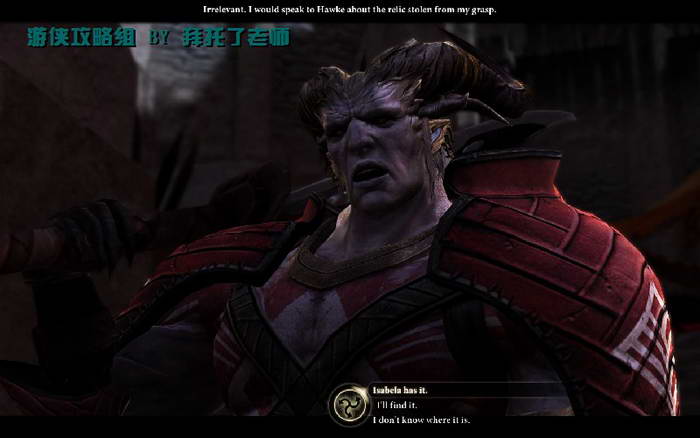Answer "I don't know where it is."
The width and height of the screenshot is (700, 438).
(x=421, y=420)
